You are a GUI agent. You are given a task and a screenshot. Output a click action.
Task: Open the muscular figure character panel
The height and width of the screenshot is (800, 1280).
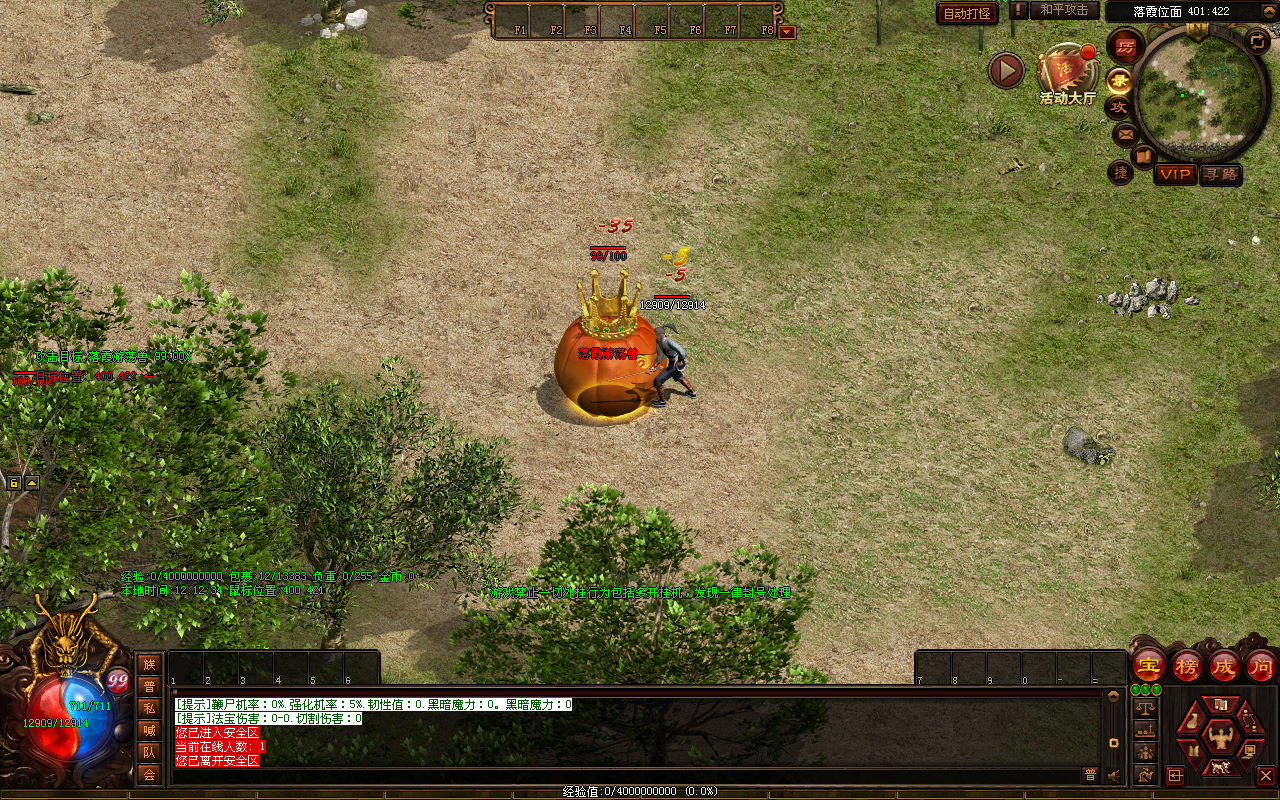tap(1219, 738)
